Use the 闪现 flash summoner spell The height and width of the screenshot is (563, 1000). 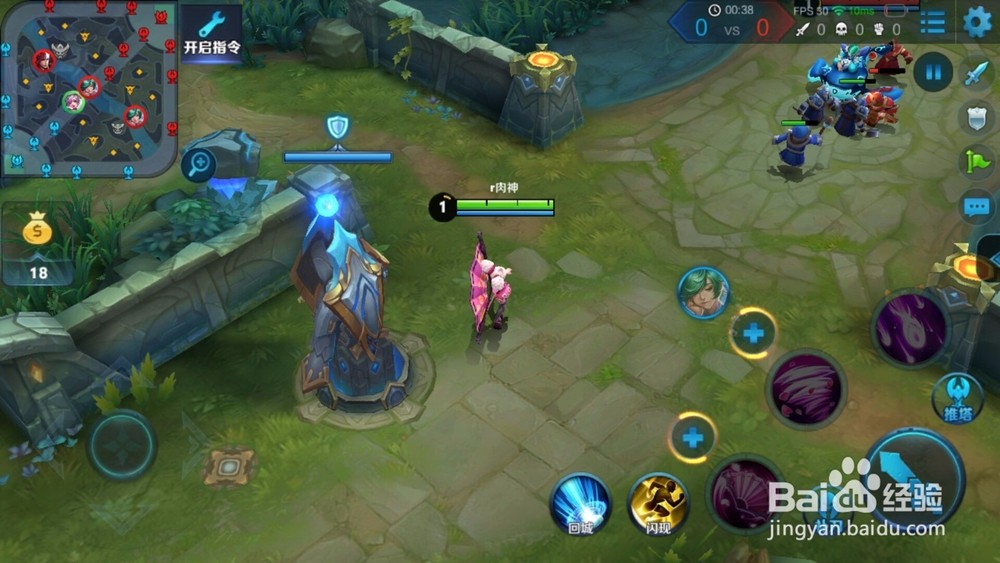[x=658, y=503]
